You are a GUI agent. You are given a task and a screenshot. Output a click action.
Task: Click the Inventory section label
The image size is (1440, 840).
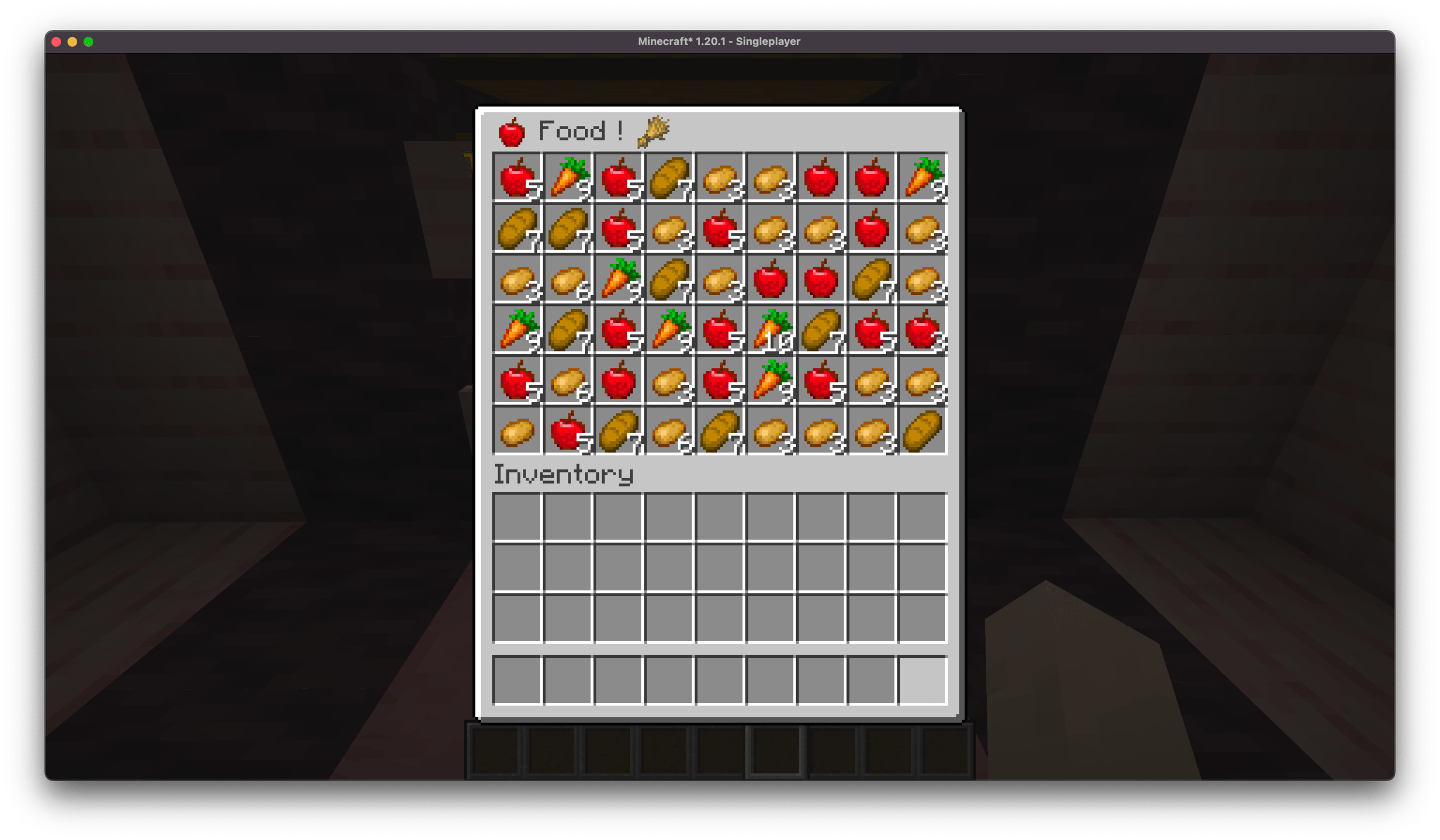[563, 474]
